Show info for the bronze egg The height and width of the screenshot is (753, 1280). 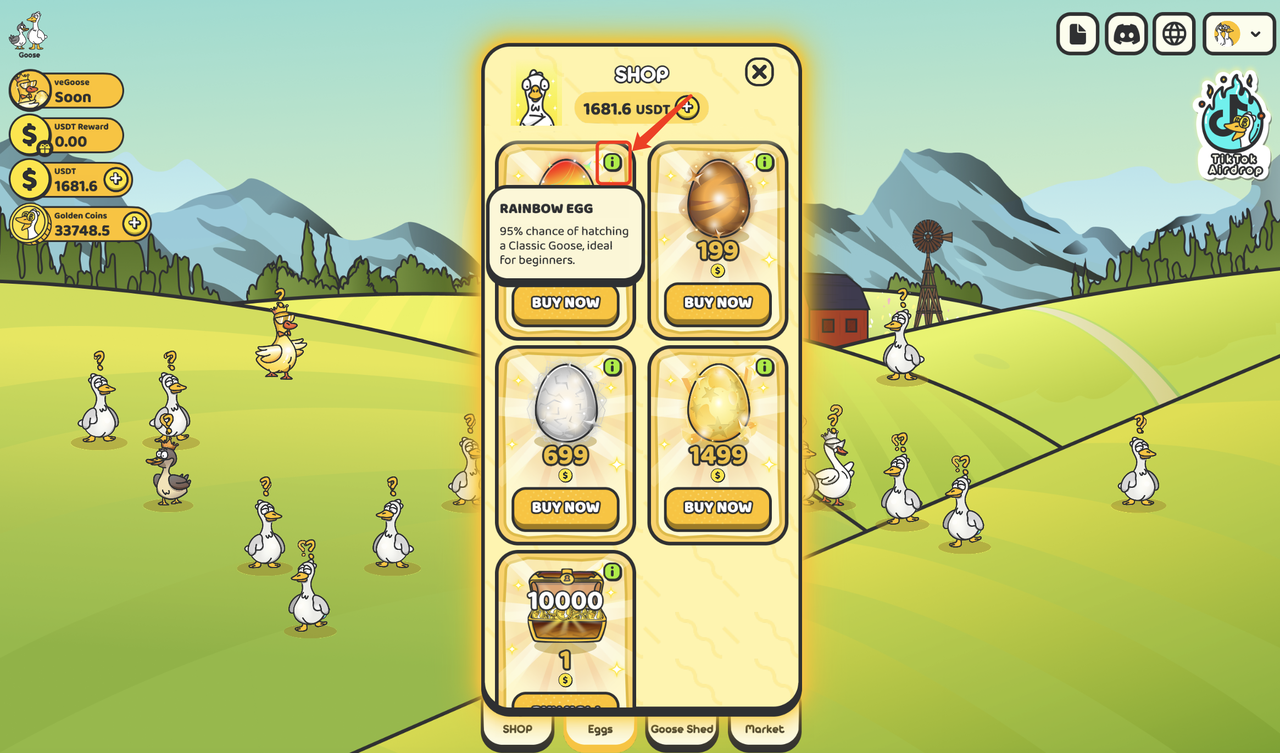(765, 162)
